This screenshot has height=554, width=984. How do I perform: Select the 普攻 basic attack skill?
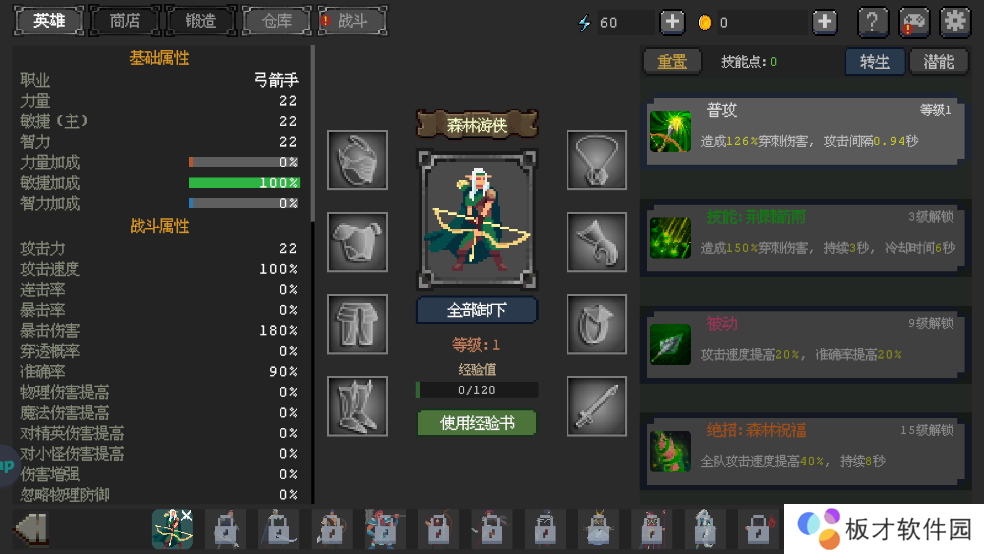point(806,130)
